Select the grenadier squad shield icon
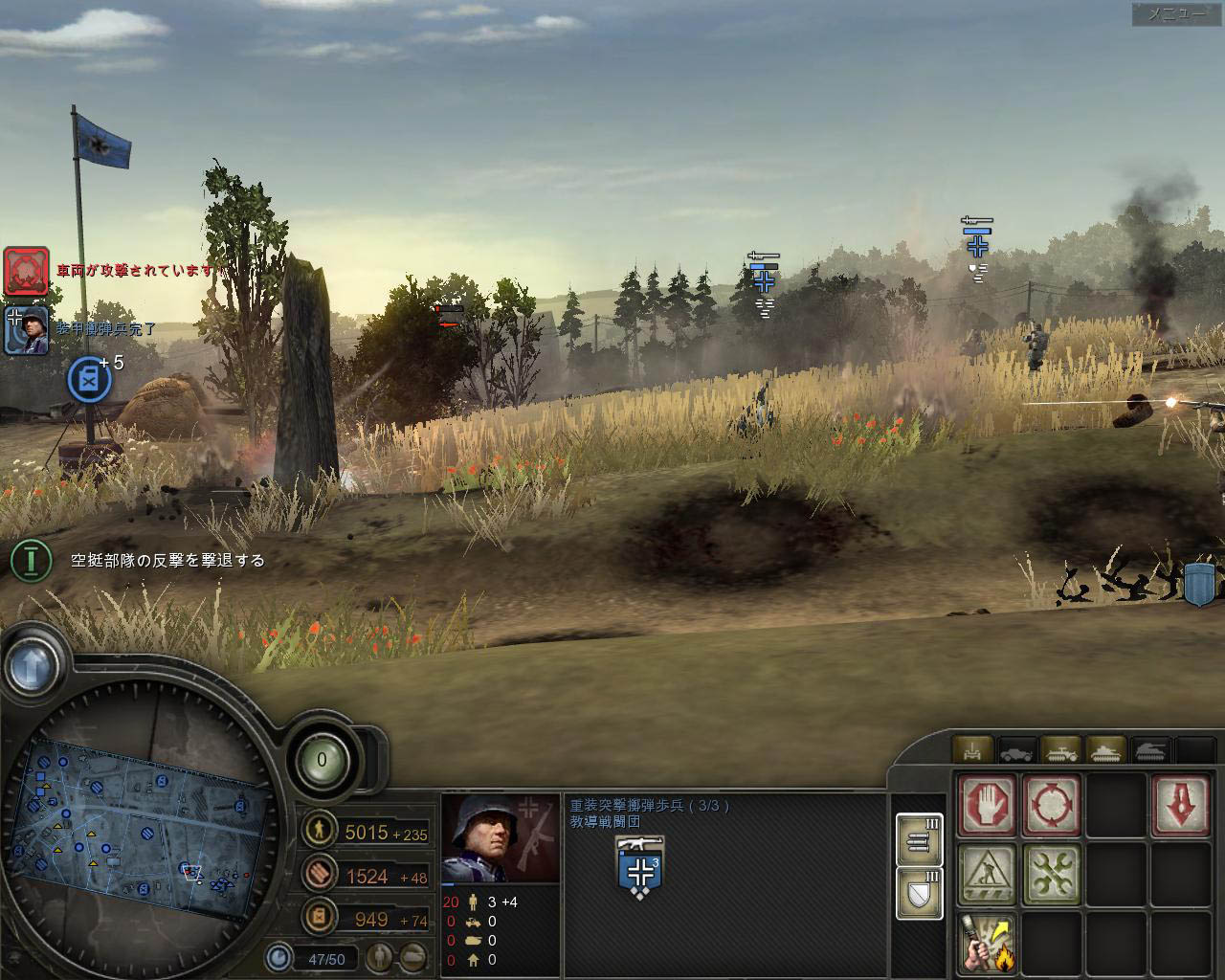This screenshot has width=1225, height=980. [639, 865]
